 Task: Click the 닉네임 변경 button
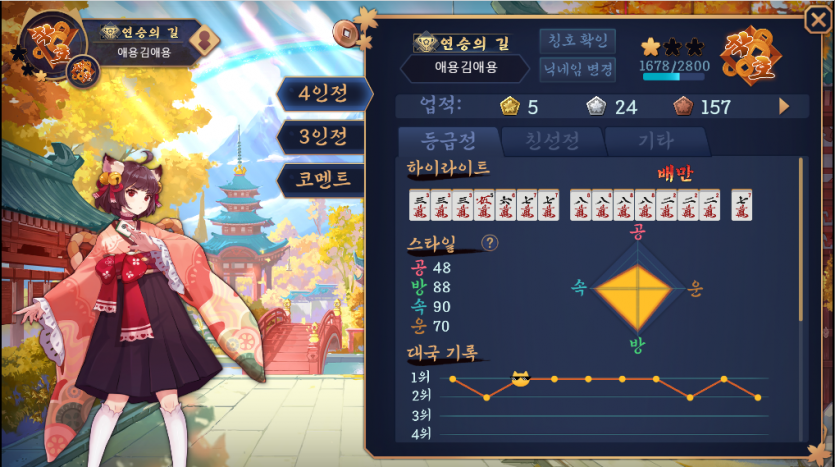tap(578, 69)
